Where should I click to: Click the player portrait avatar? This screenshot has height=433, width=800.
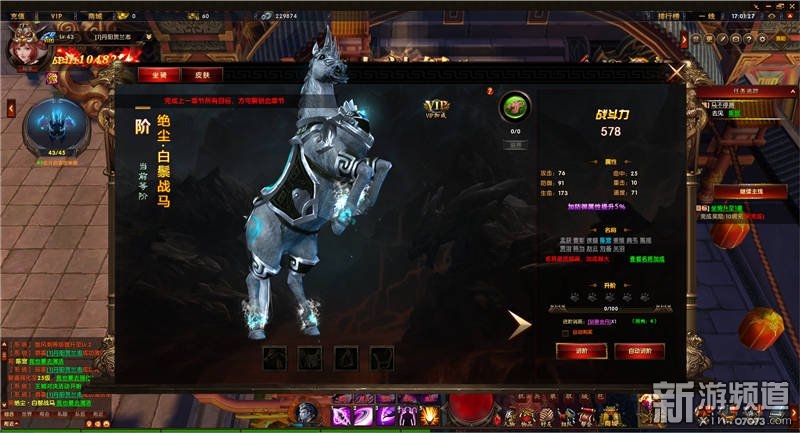coord(22,50)
